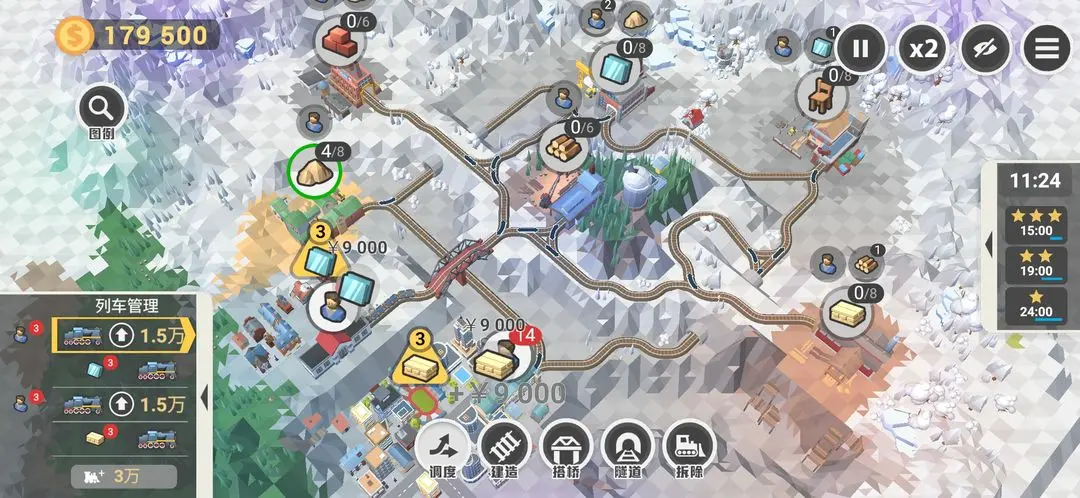Viewport: 1080px width, 498px height.
Task: Toggle the x2 game speed
Action: click(922, 48)
